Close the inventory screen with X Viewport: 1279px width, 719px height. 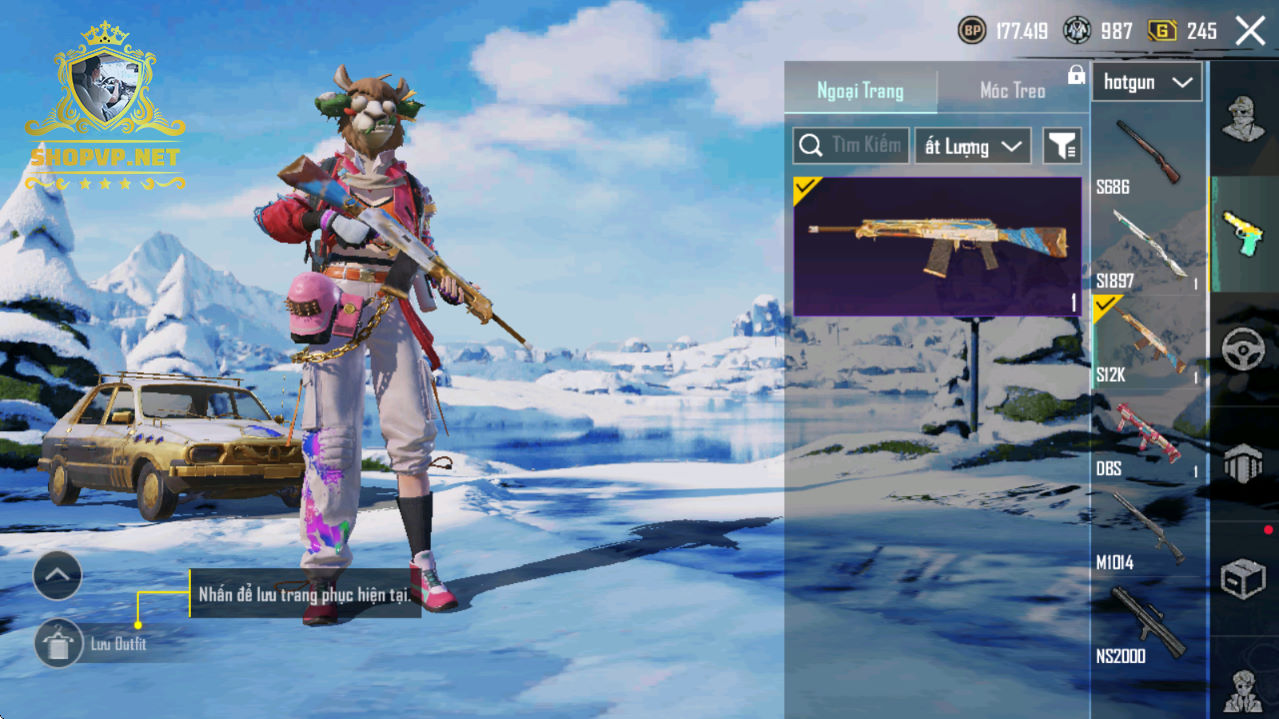point(1250,31)
